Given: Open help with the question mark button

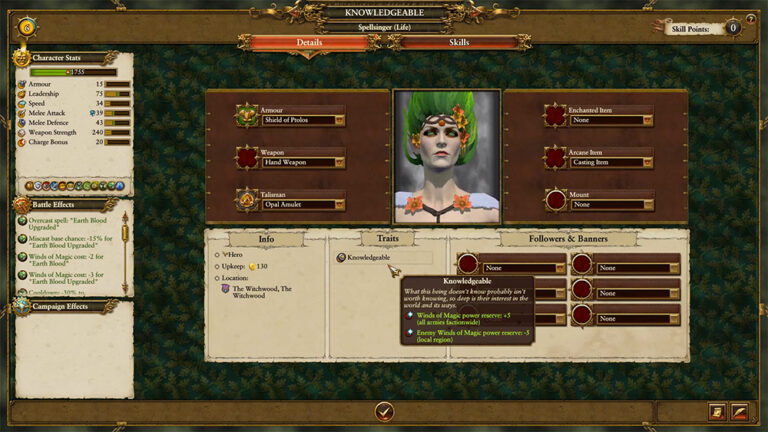Looking at the screenshot, I should click(751, 19).
